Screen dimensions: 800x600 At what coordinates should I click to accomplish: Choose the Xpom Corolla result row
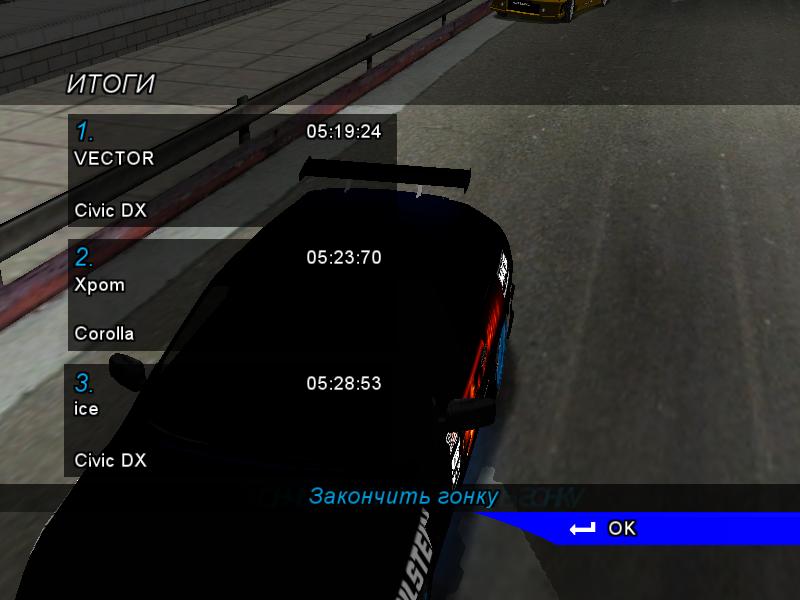pyautogui.click(x=232, y=295)
